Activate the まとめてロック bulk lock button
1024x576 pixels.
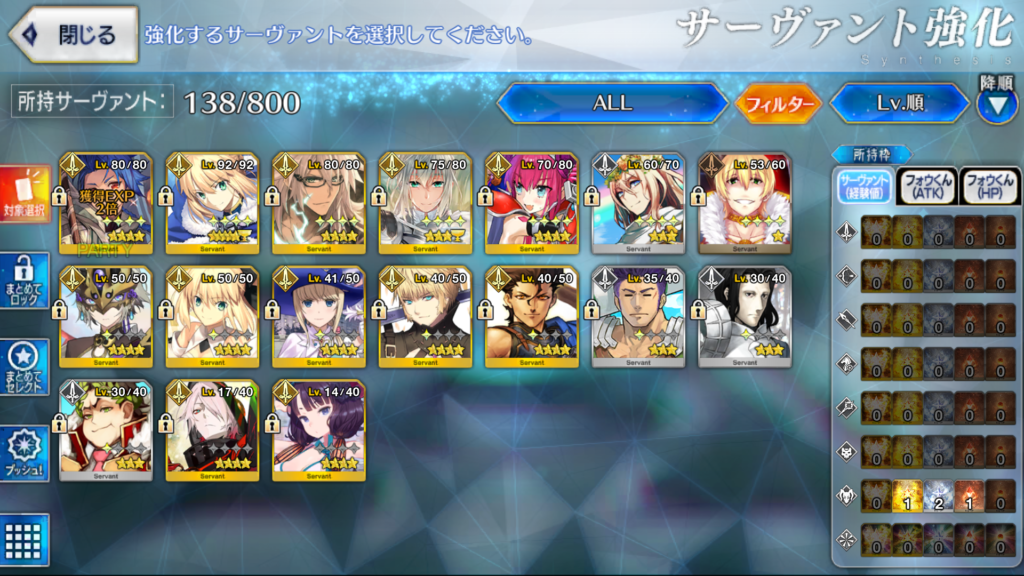[x=25, y=280]
